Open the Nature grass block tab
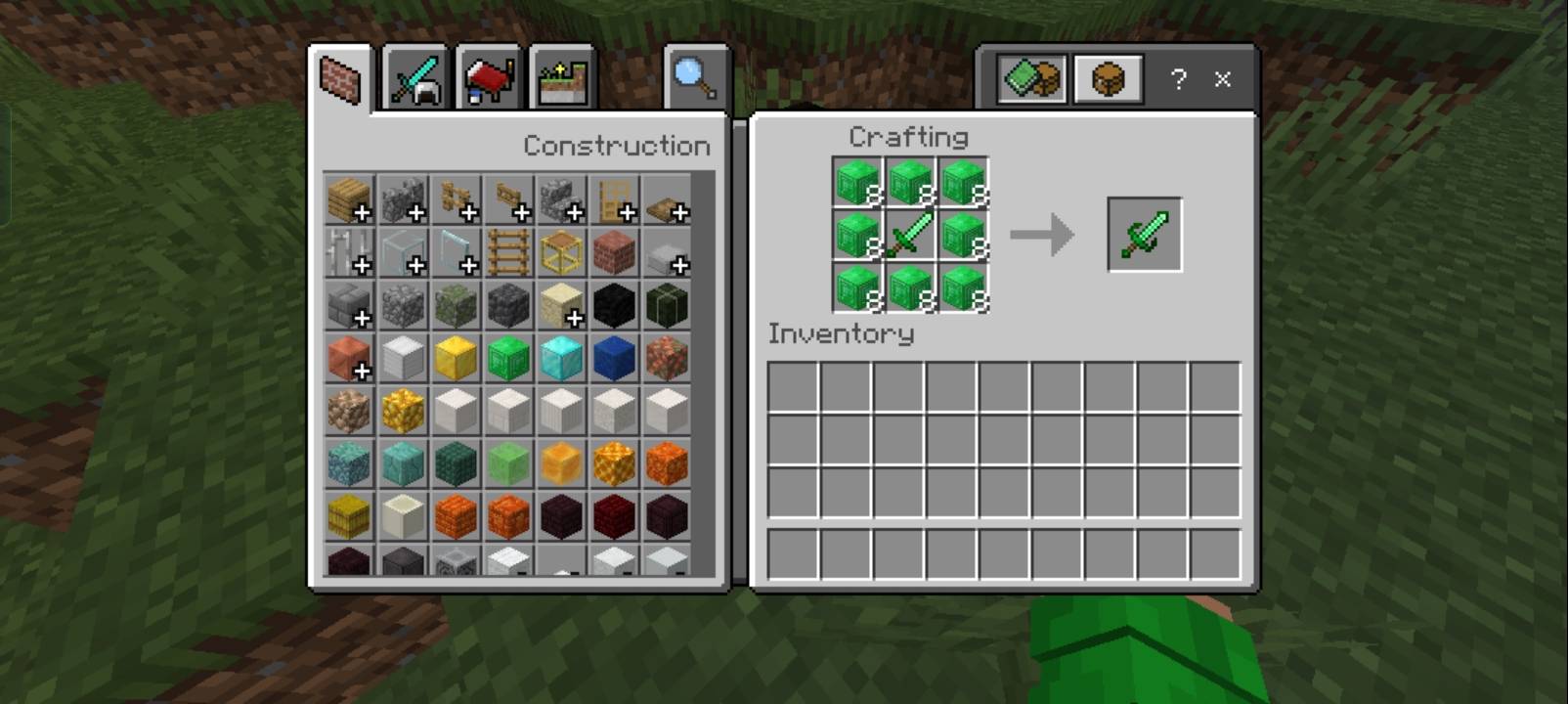The width and height of the screenshot is (1568, 704). (562, 79)
